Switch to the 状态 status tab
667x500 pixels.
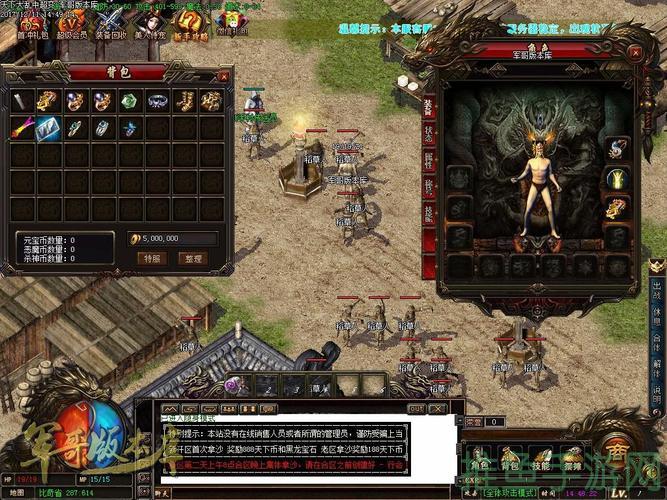428,134
